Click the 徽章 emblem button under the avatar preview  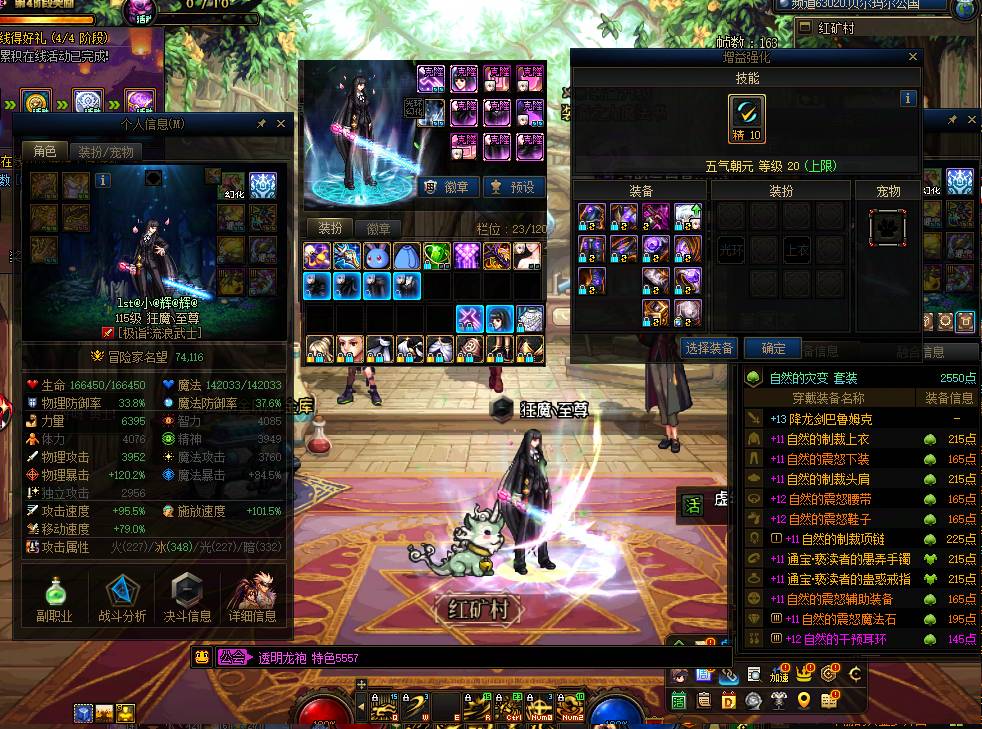447,187
